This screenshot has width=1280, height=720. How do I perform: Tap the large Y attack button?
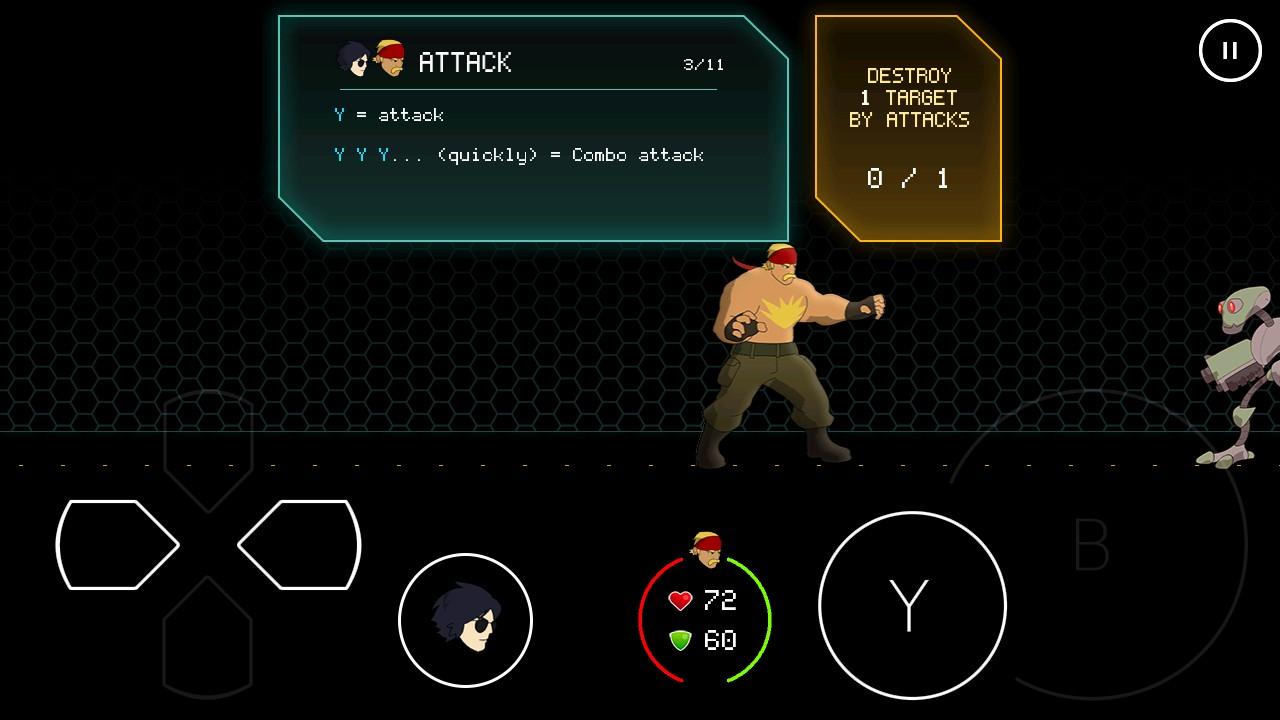(911, 605)
